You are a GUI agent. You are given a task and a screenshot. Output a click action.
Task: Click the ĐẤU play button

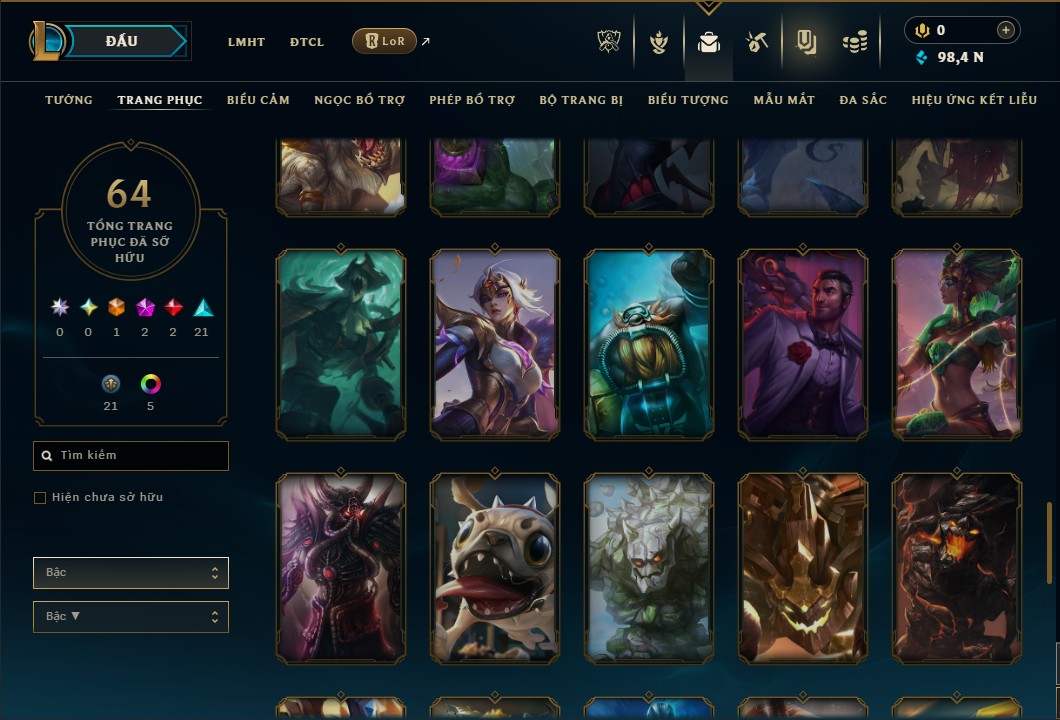121,41
